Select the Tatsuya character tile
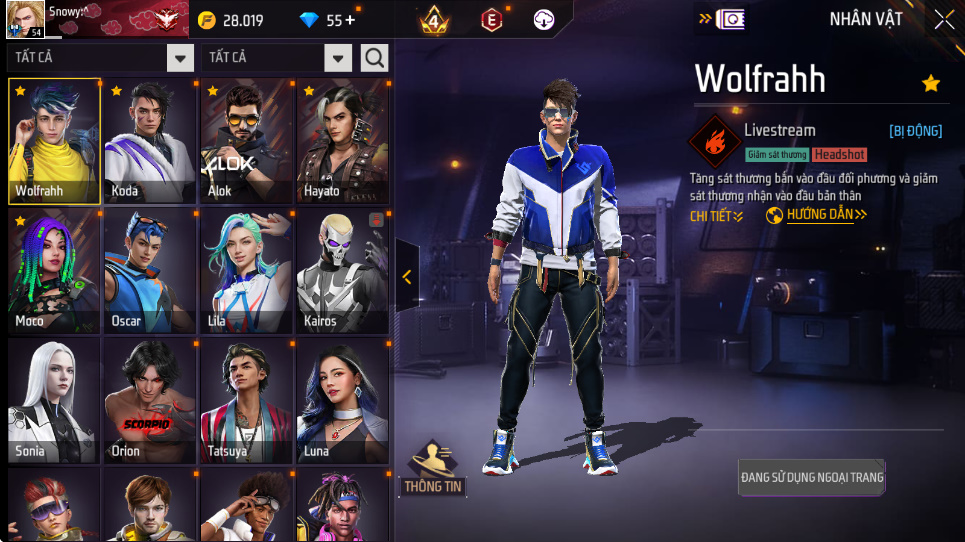965x542 pixels. pyautogui.click(x=246, y=401)
